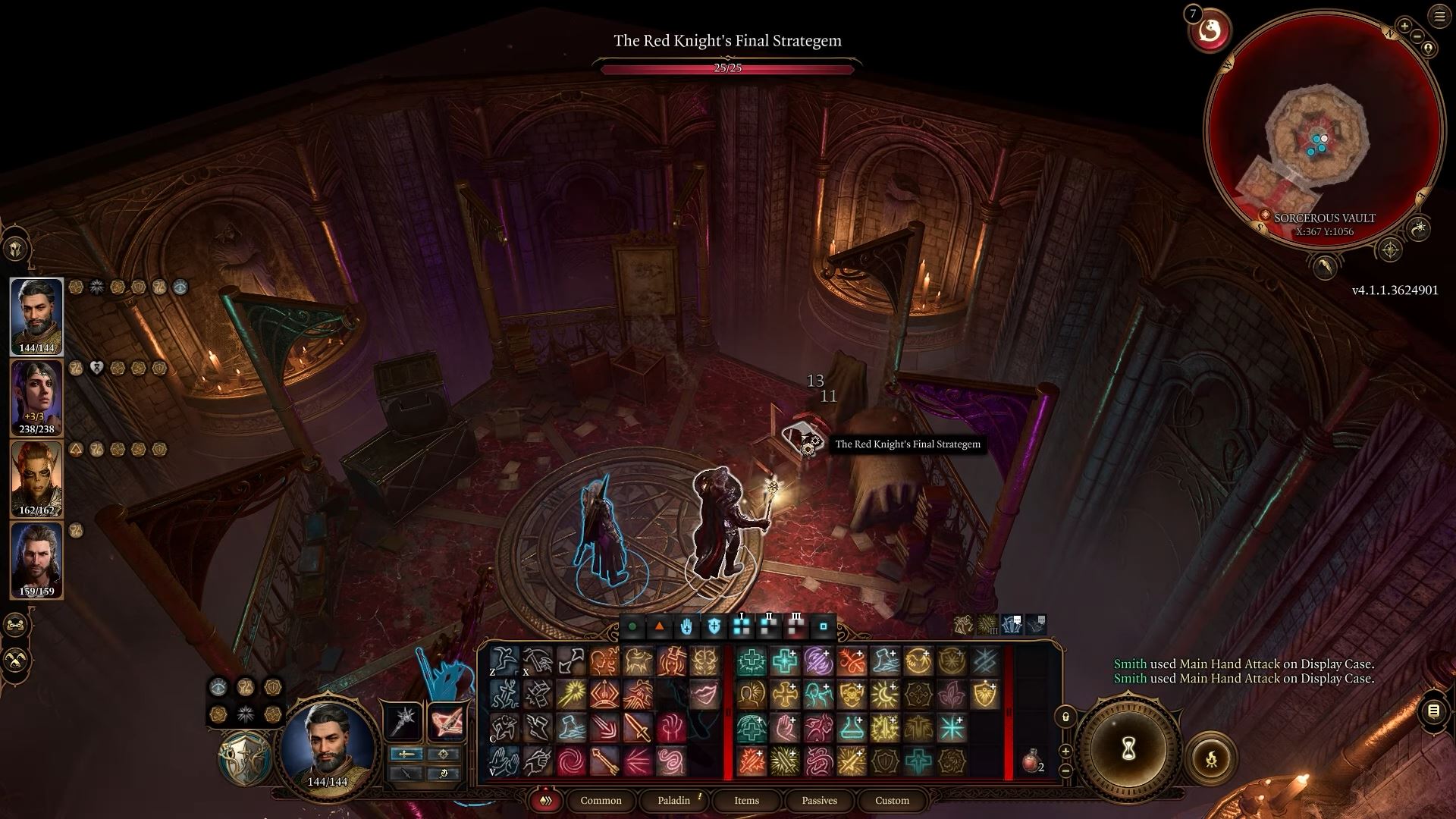Screen dimensions: 1456x819
Task: Click the hourglass turn-based mode button
Action: pos(1128,750)
